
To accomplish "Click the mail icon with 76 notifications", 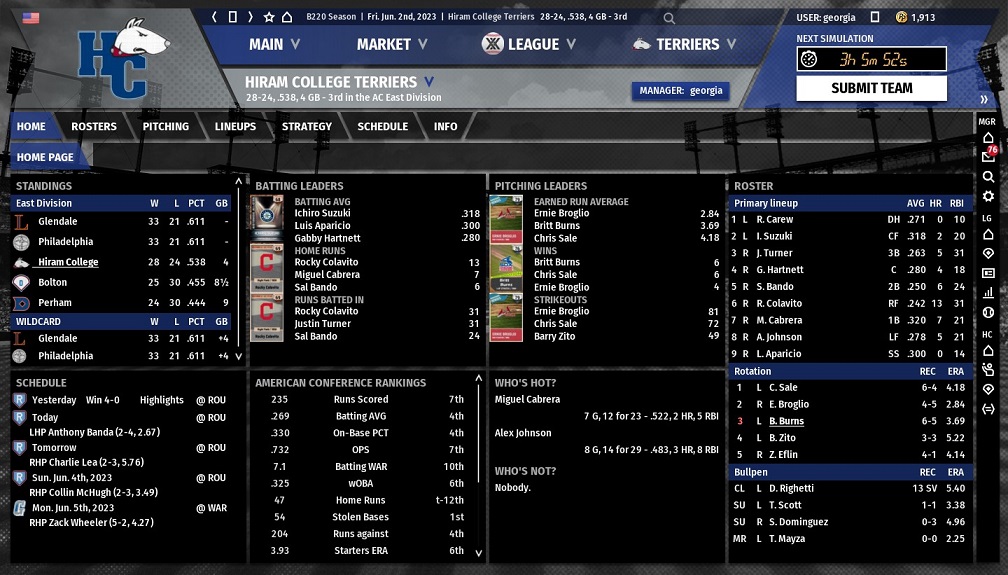I will (x=988, y=156).
